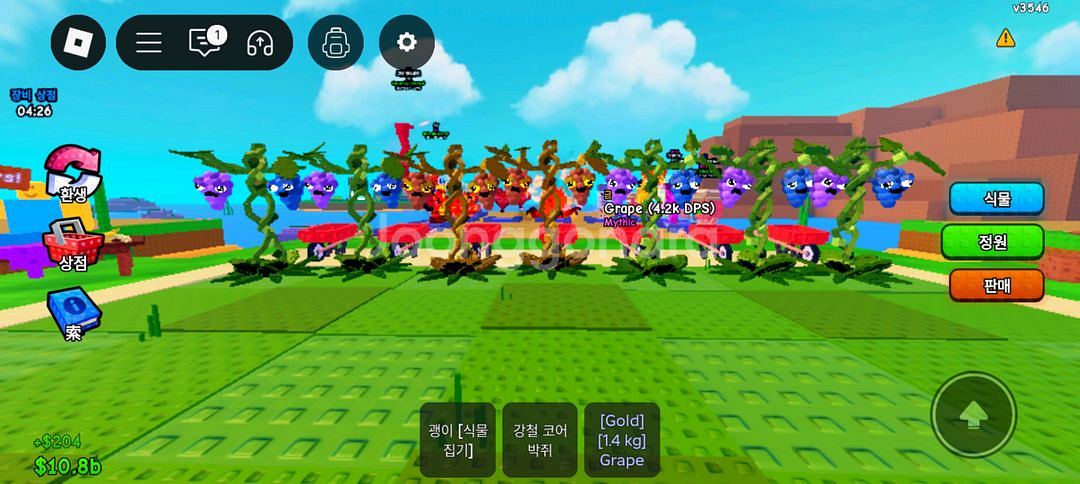Viewport: 1080px width, 484px height.
Task: Select the green 정원 button
Action: 992,241
